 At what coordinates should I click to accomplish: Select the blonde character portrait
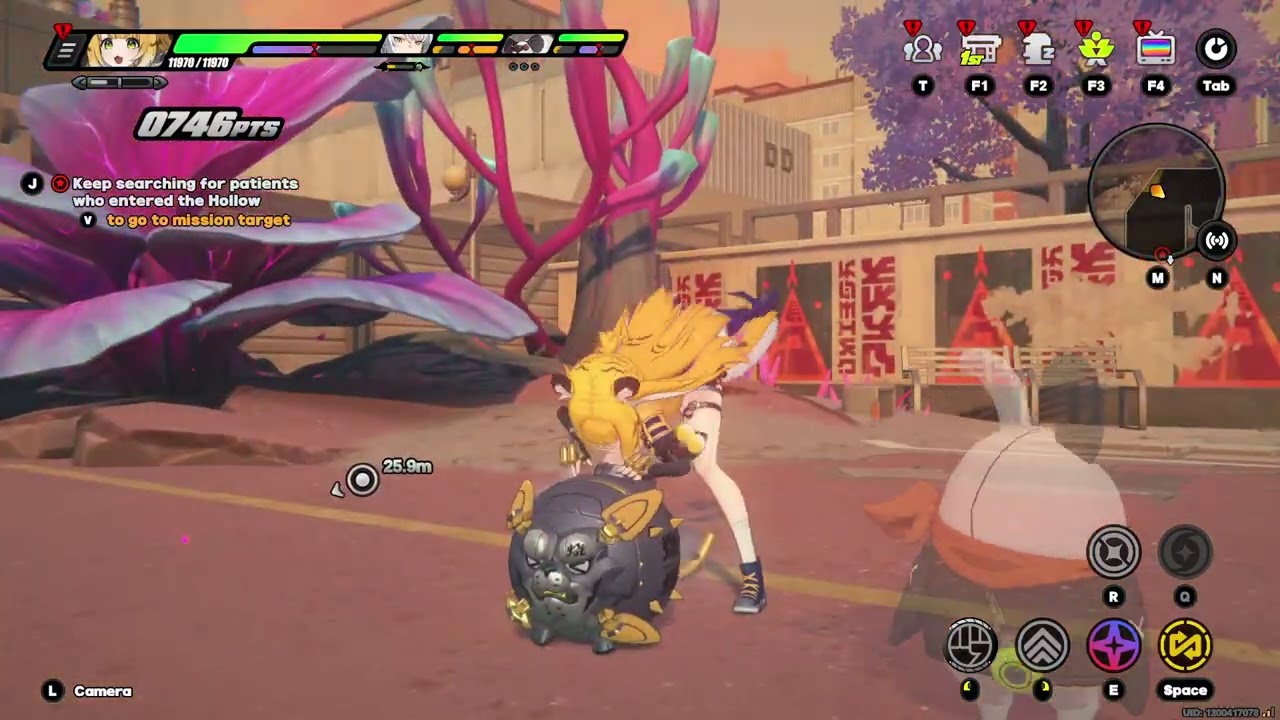pyautogui.click(x=127, y=49)
